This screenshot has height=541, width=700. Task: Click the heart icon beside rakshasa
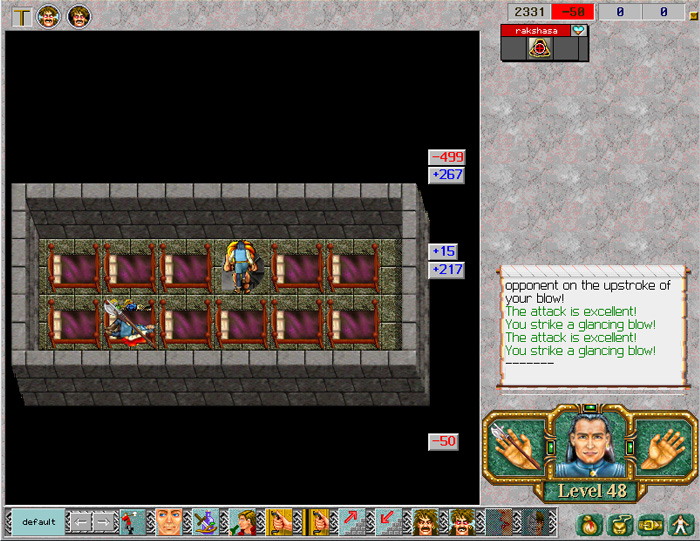pos(579,31)
